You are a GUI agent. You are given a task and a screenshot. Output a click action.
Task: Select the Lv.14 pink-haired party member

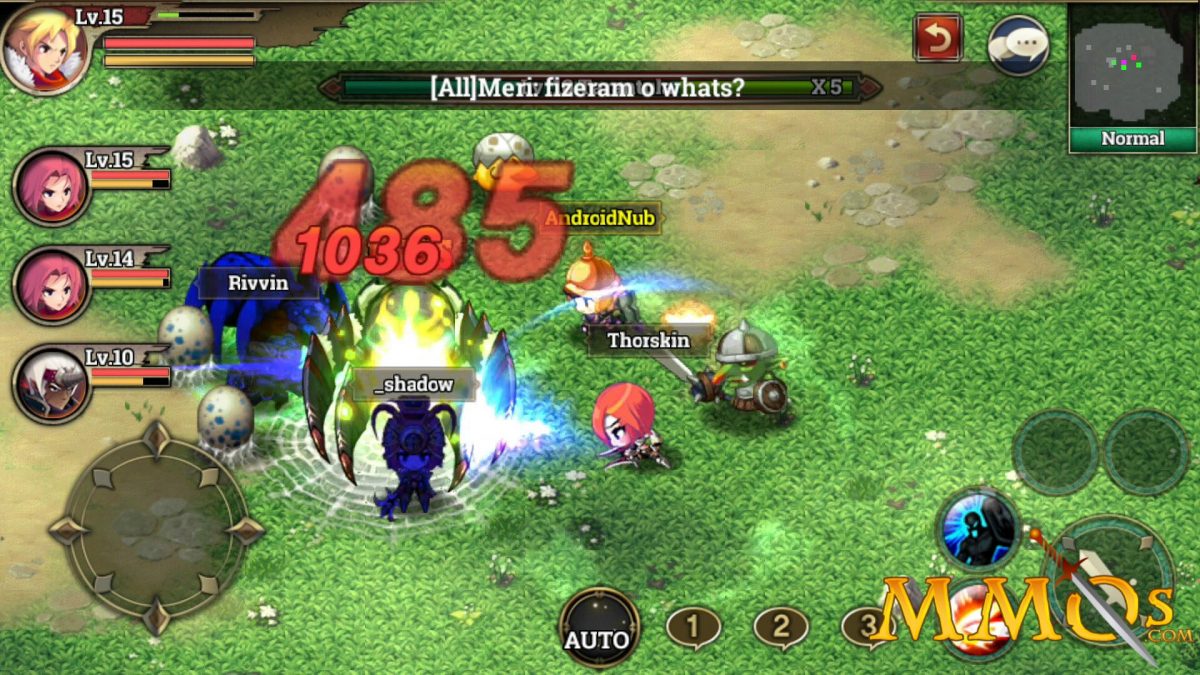point(52,285)
